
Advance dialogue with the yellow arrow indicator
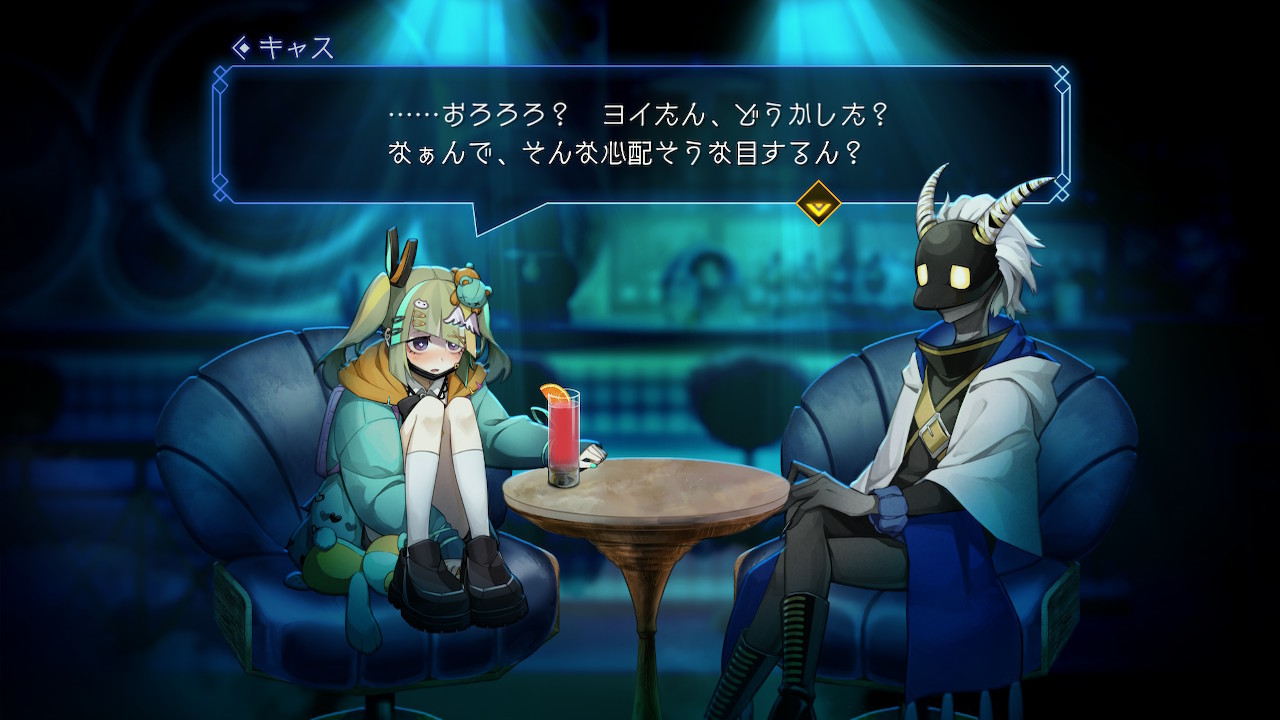(x=818, y=203)
